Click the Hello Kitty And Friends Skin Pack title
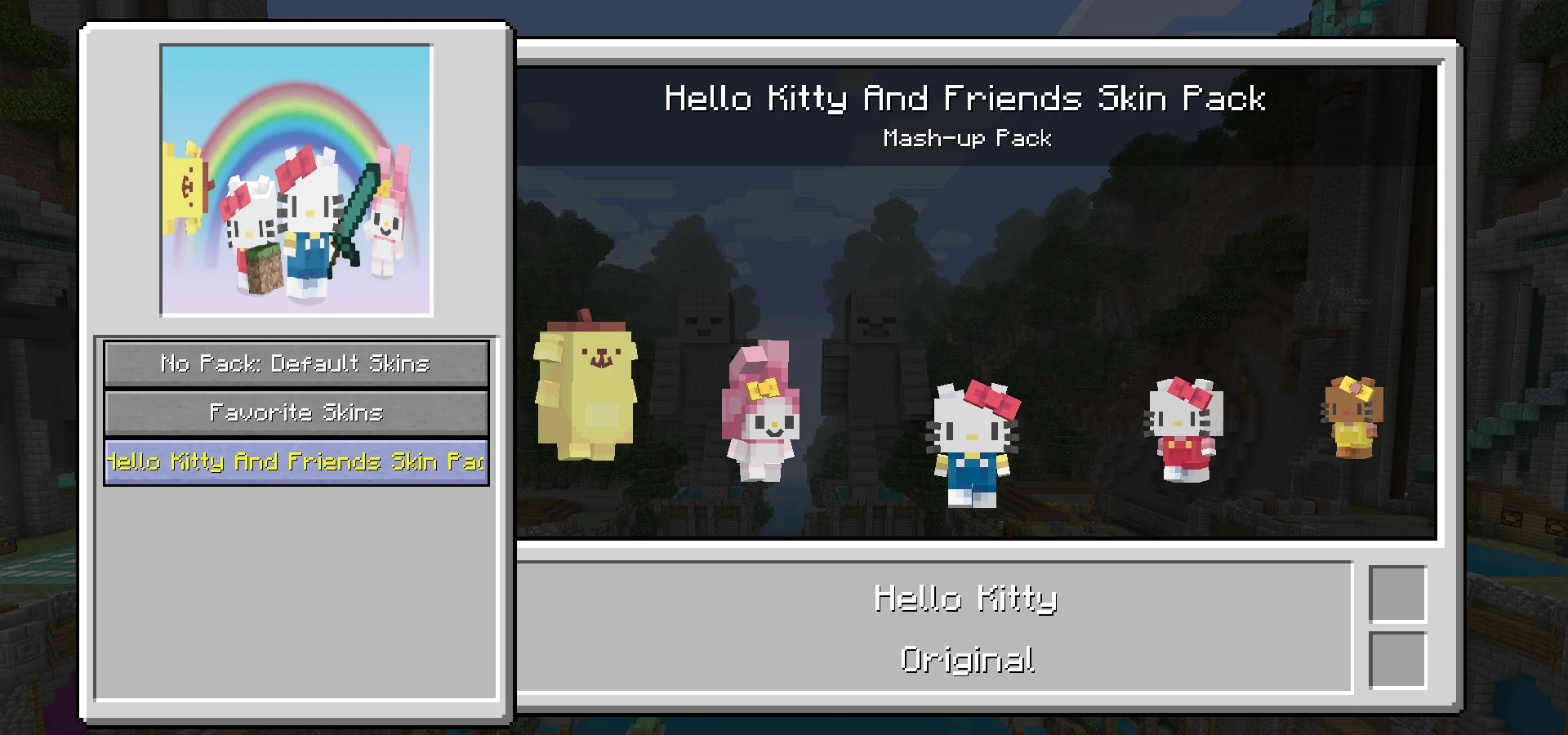 (x=966, y=98)
